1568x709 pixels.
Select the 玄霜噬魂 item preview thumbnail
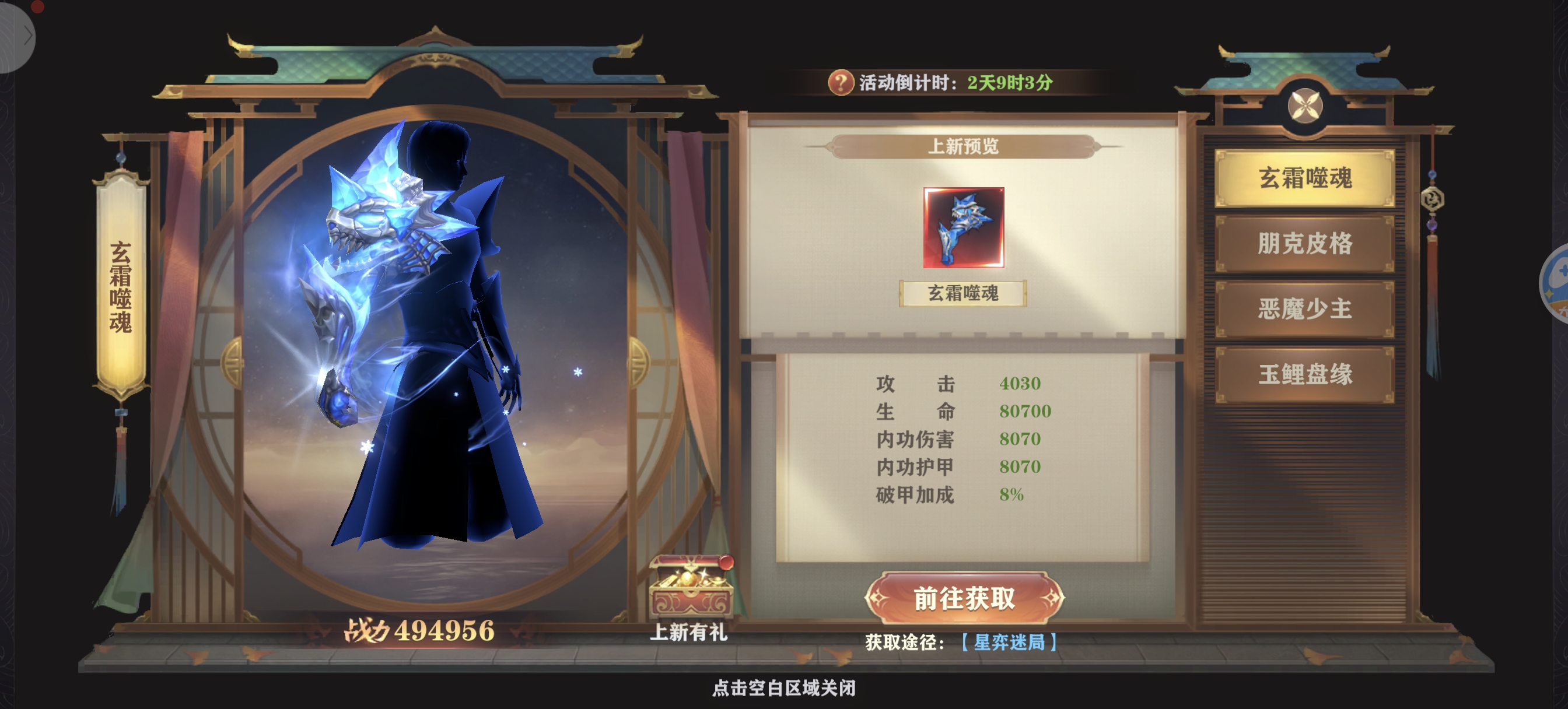coord(963,227)
